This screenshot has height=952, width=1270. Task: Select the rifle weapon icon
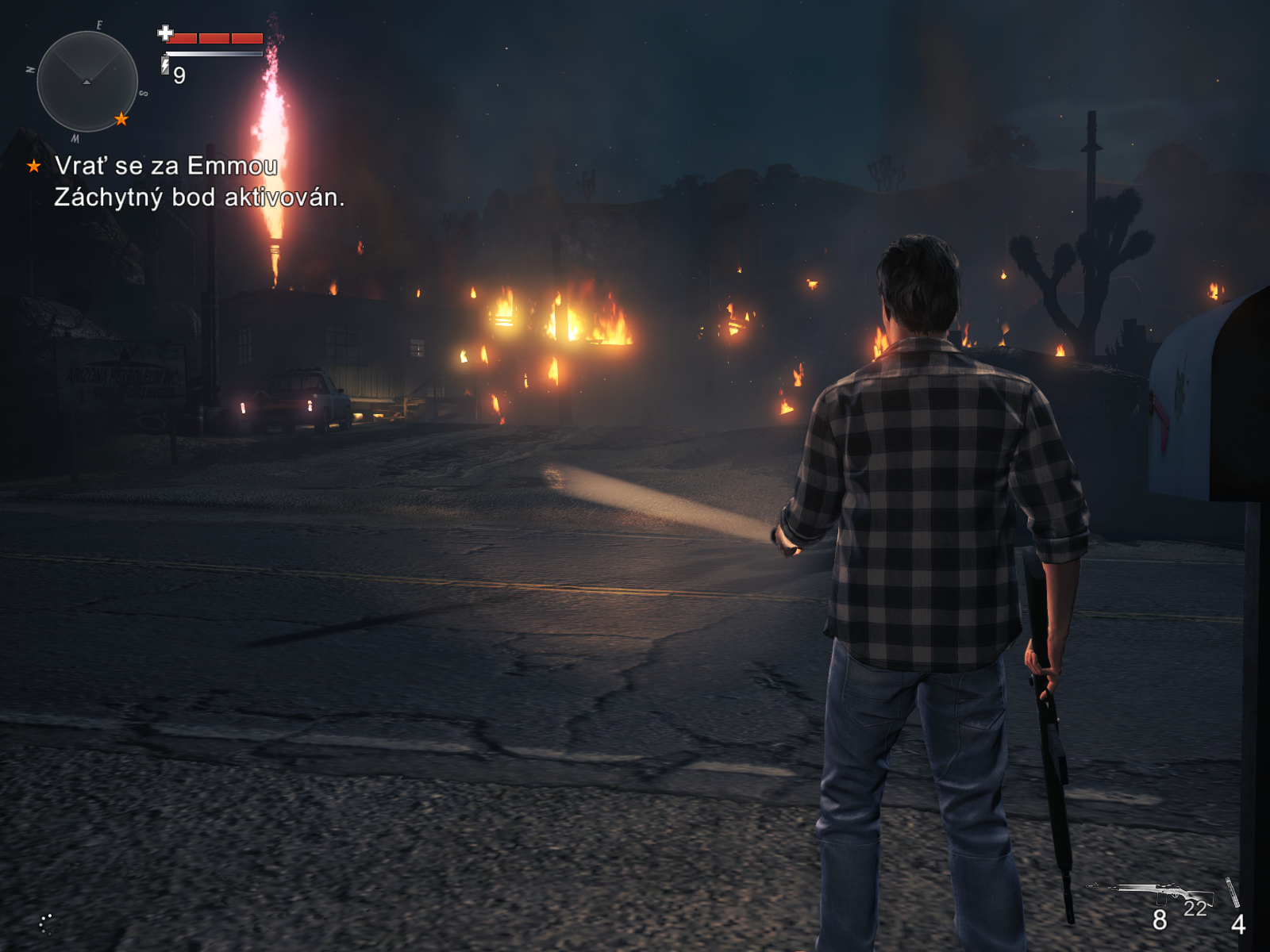pyautogui.click(x=1156, y=892)
